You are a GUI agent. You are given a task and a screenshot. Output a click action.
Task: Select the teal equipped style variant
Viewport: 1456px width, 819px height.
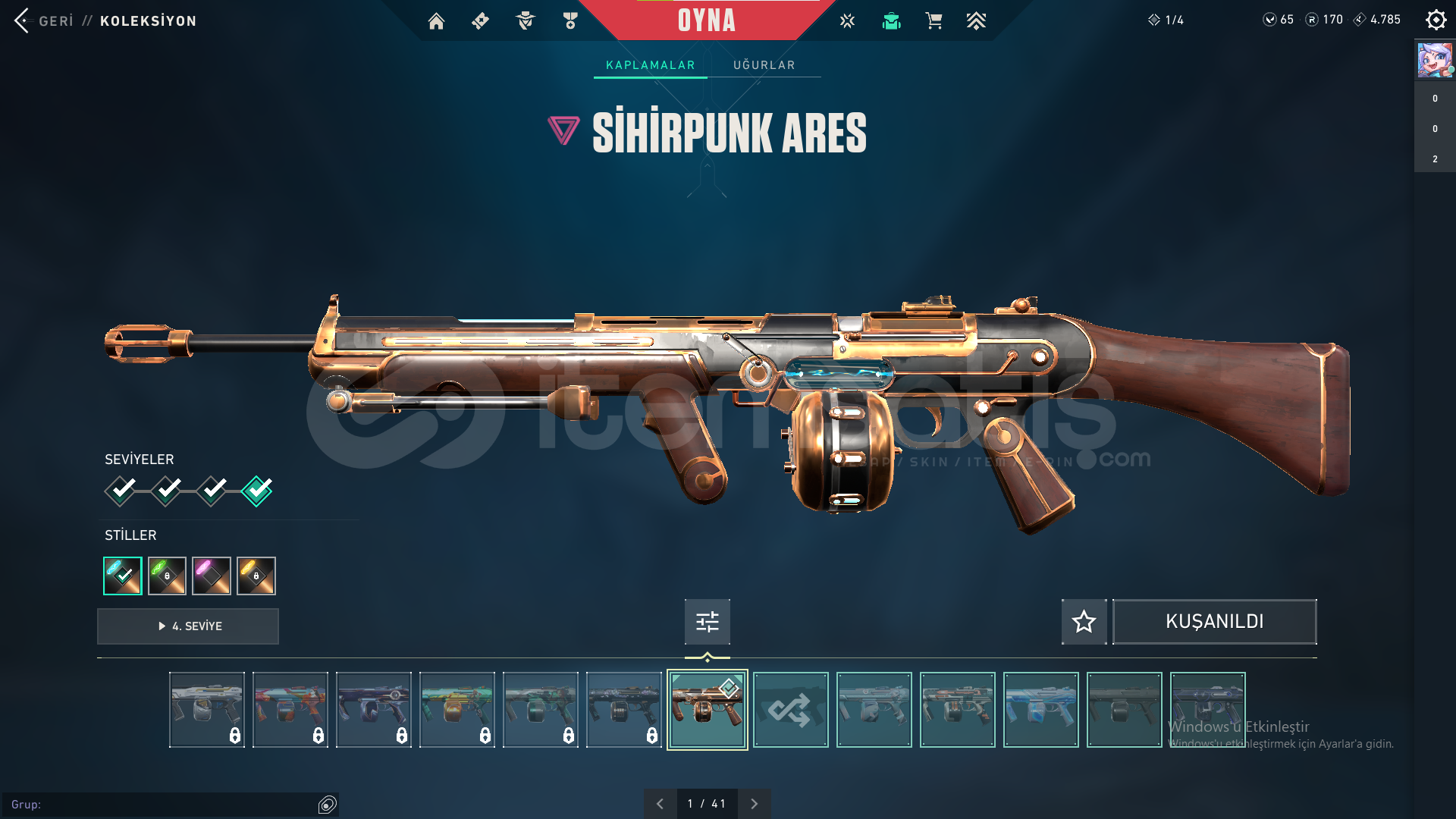point(123,576)
